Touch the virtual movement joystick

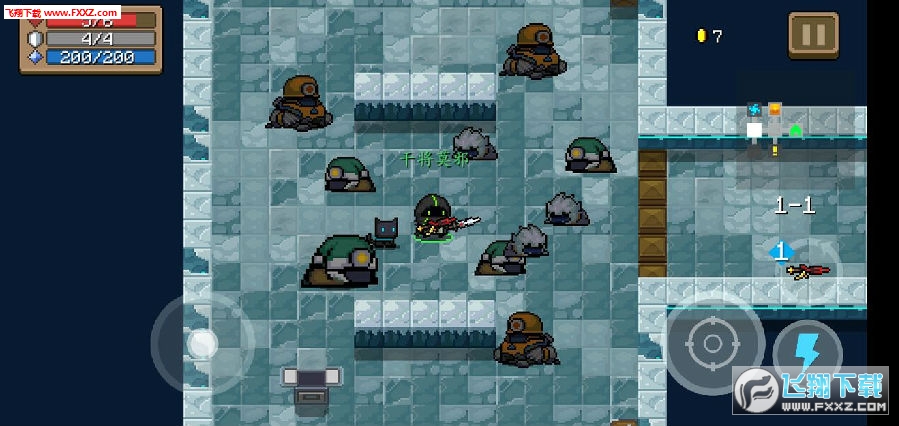[x=203, y=343]
